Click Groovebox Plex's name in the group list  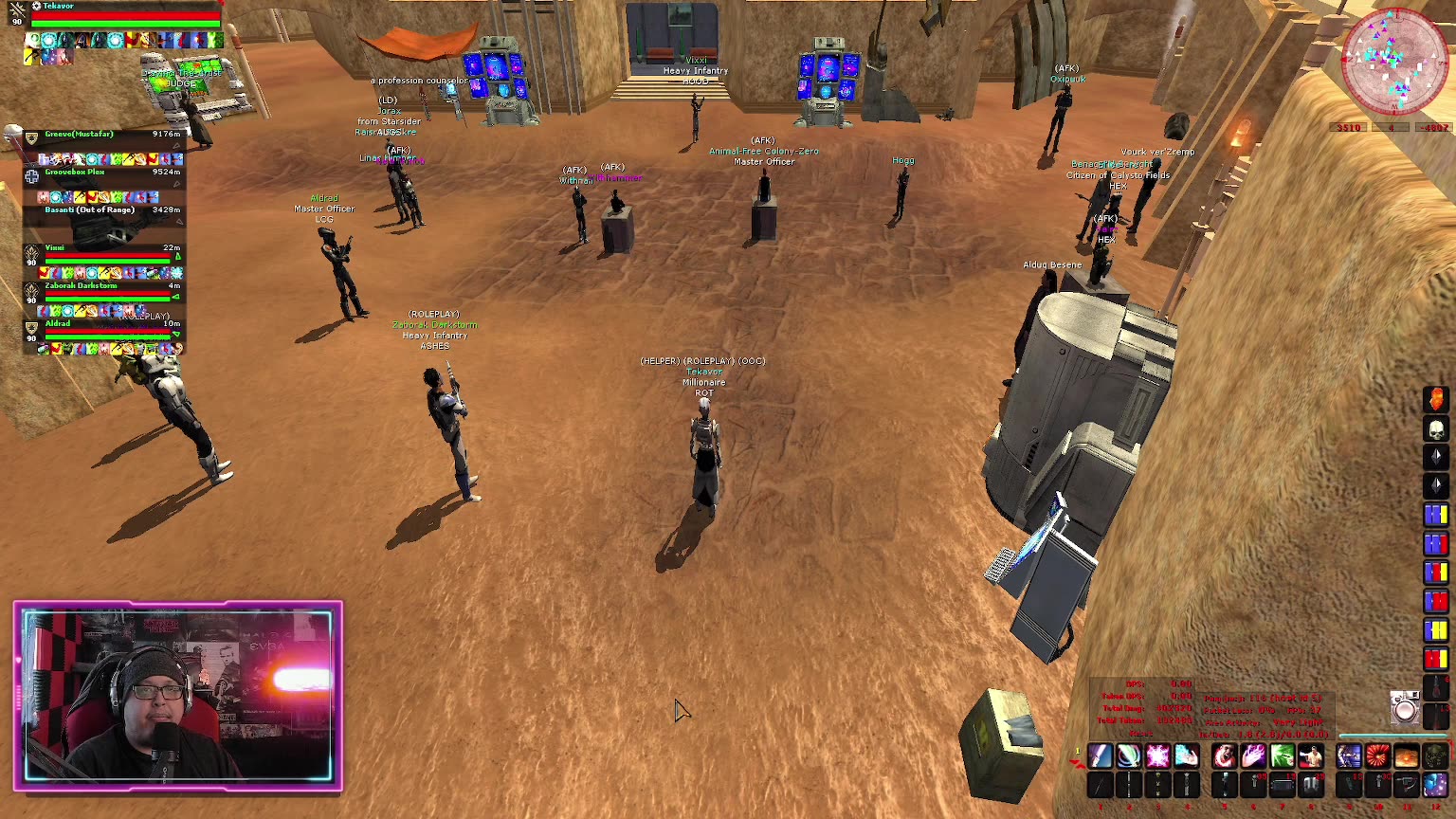(x=76, y=173)
